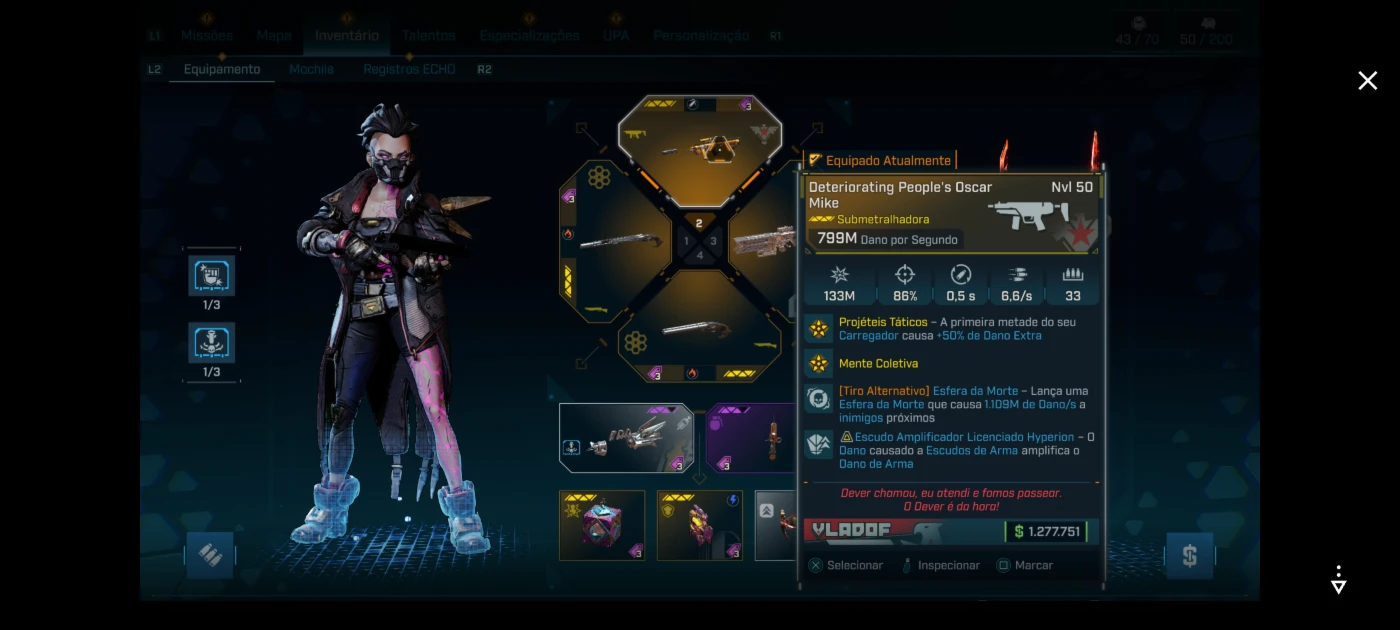
Task: Select the cube-shaped item slot
Action: [602, 525]
